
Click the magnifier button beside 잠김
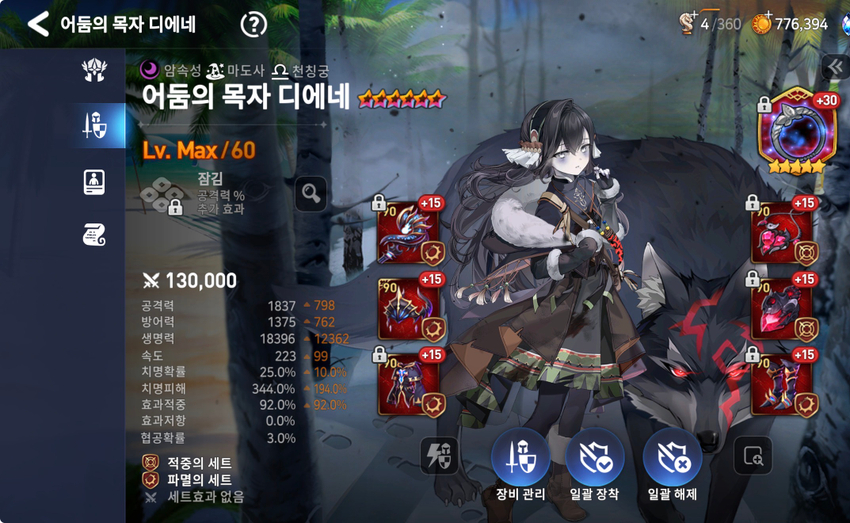point(311,192)
